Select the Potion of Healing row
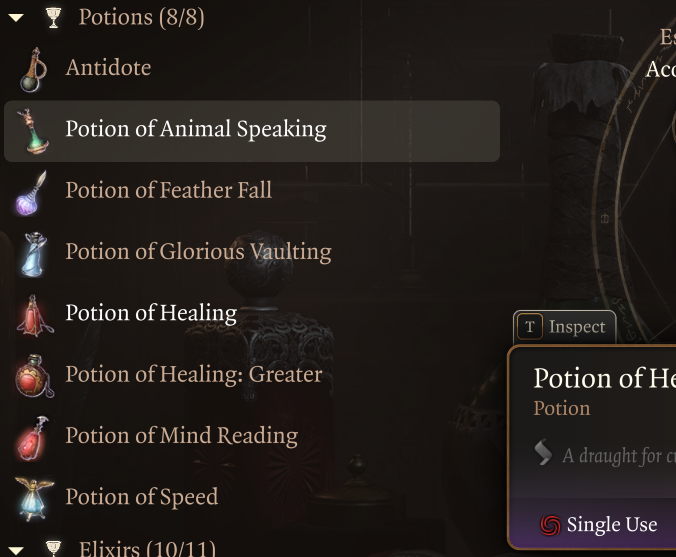Viewport: 676px width, 557px height. pyautogui.click(x=151, y=313)
